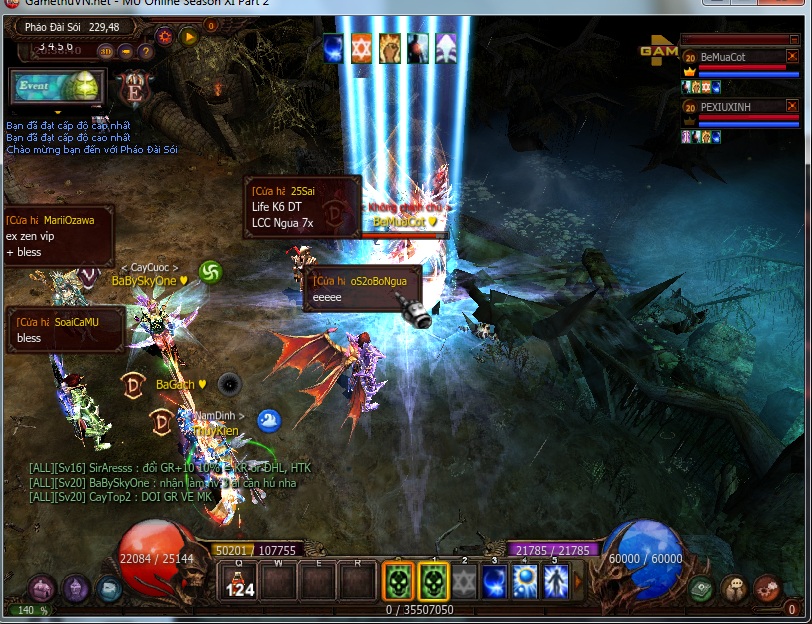The image size is (812, 624).
Task: Open the Event egg banner
Action: click(58, 87)
